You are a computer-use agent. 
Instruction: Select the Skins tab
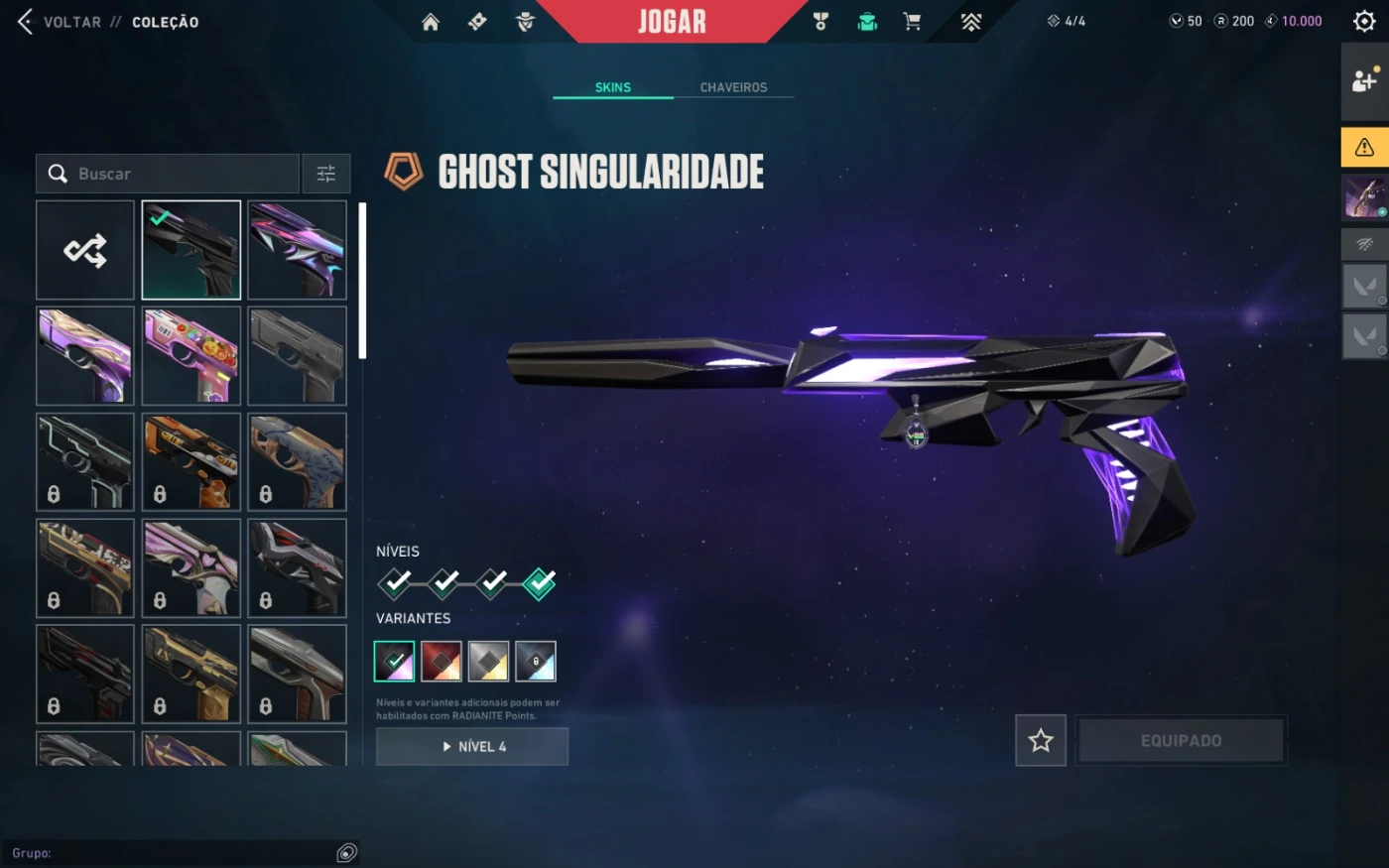613,87
